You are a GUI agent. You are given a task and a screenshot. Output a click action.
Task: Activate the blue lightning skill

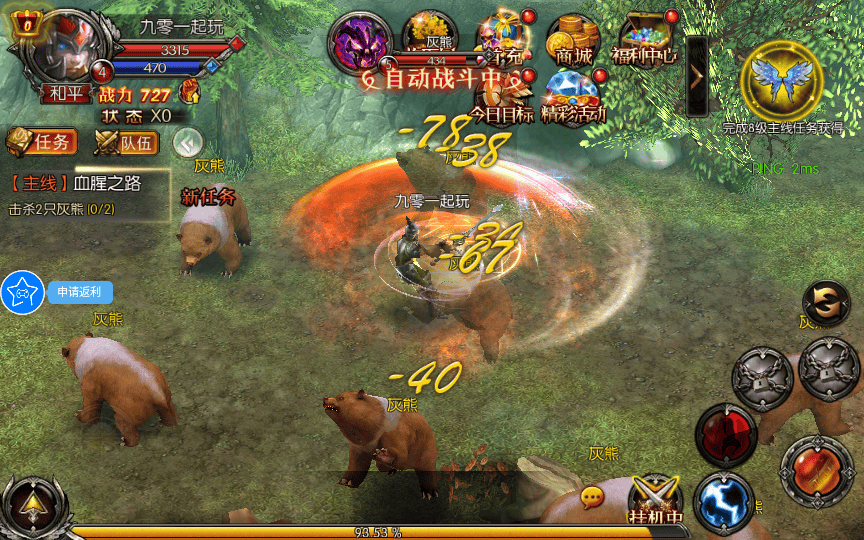[x=723, y=502]
